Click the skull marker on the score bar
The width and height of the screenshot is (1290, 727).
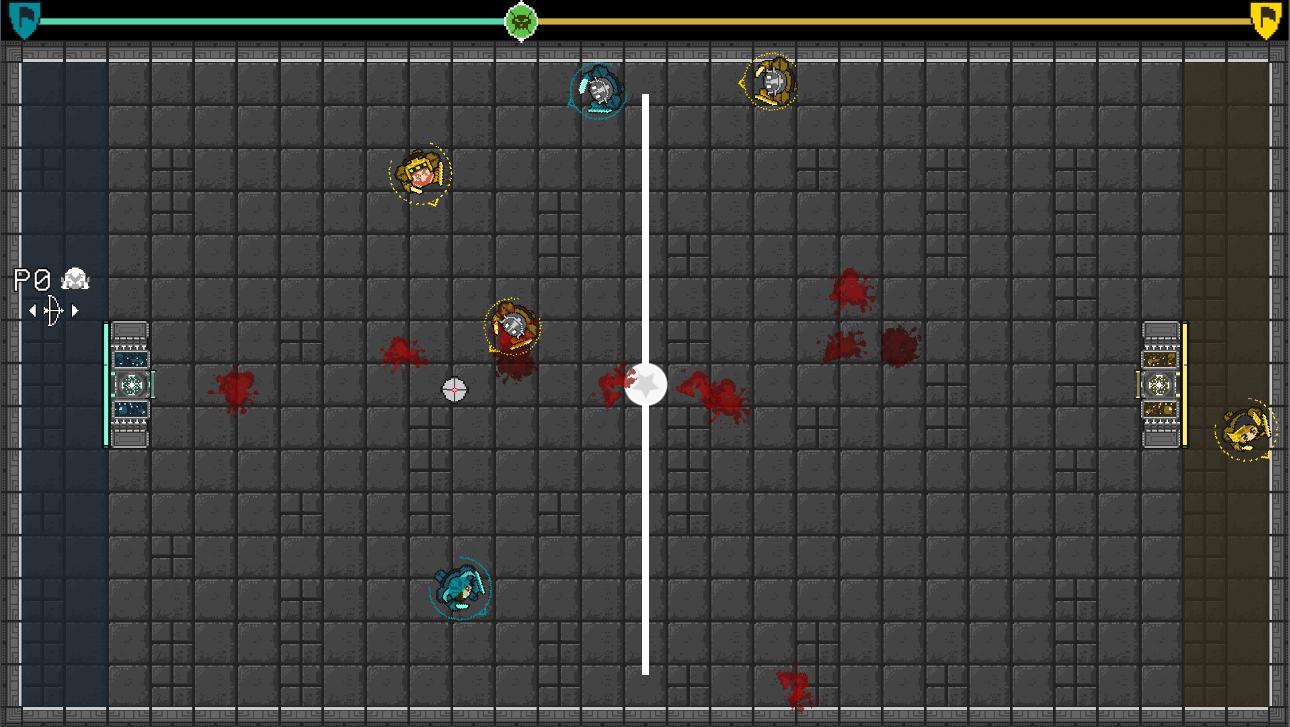[x=521, y=21]
